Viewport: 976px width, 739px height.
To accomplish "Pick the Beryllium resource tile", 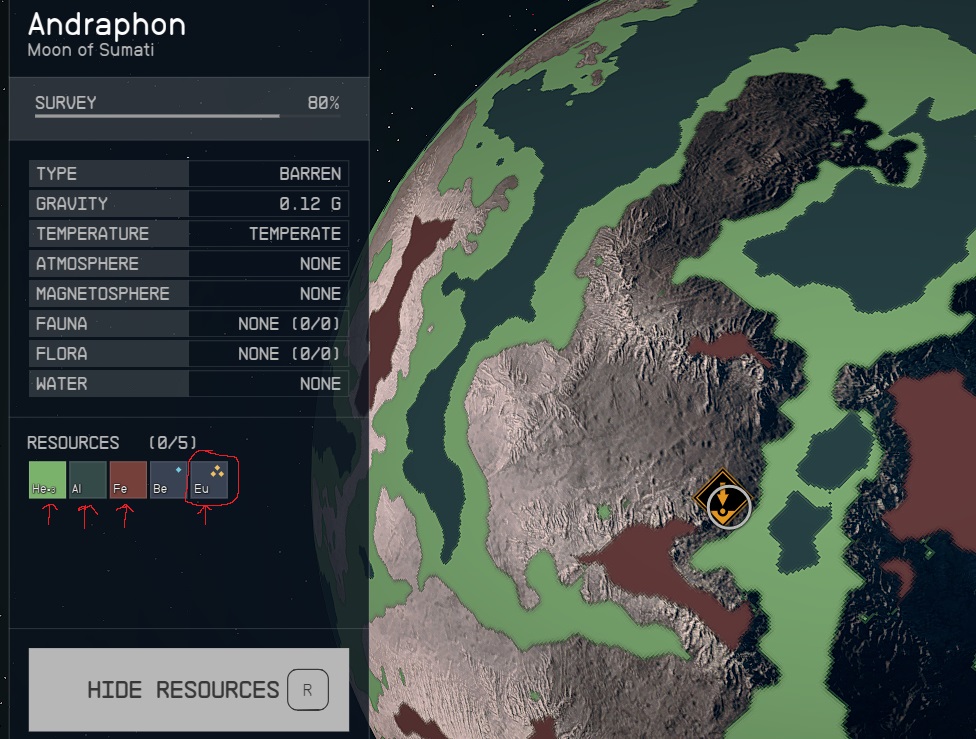I will [x=168, y=480].
